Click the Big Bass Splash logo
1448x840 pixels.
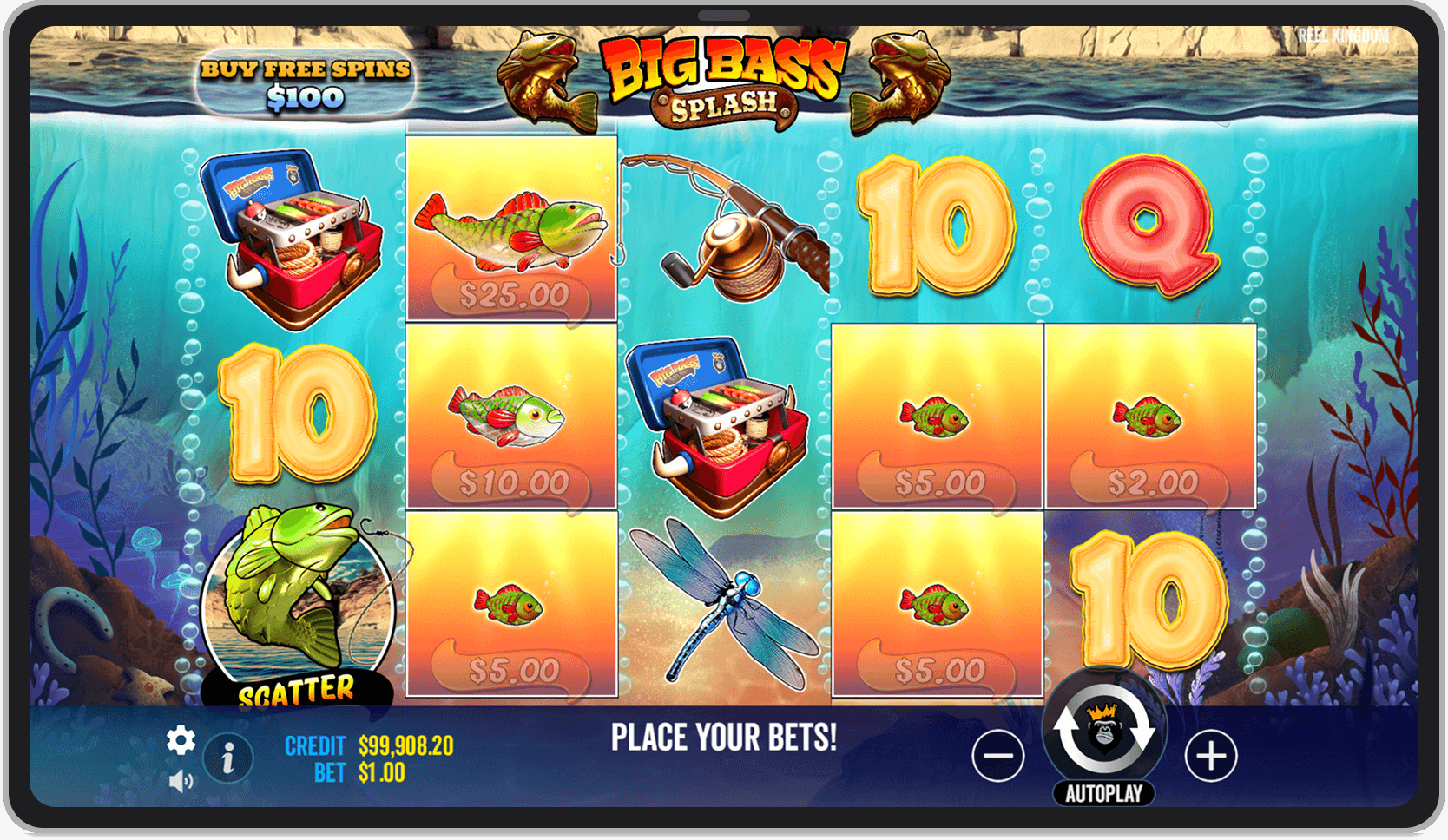click(724, 82)
